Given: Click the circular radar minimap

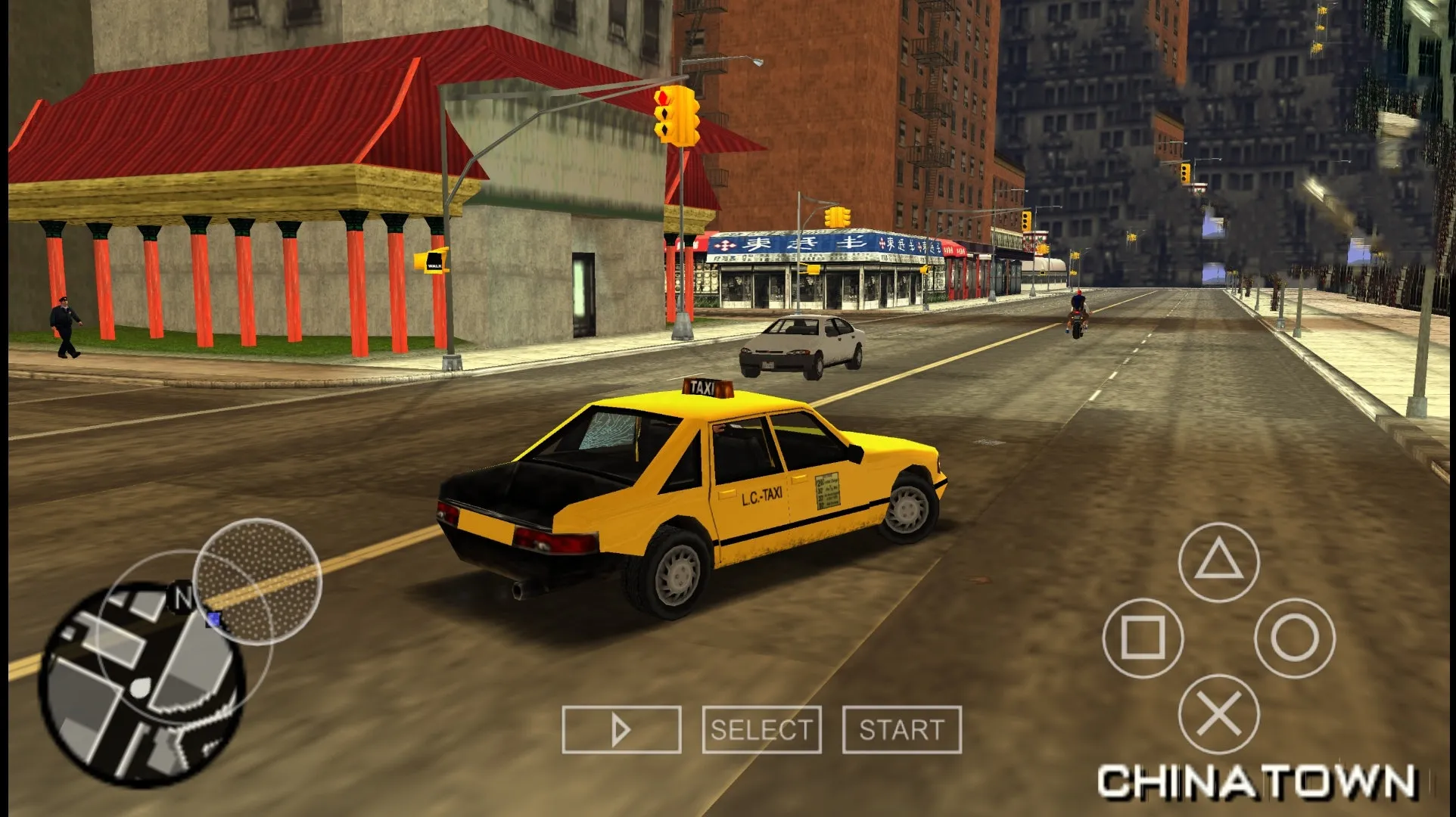Looking at the screenshot, I should (x=142, y=685).
